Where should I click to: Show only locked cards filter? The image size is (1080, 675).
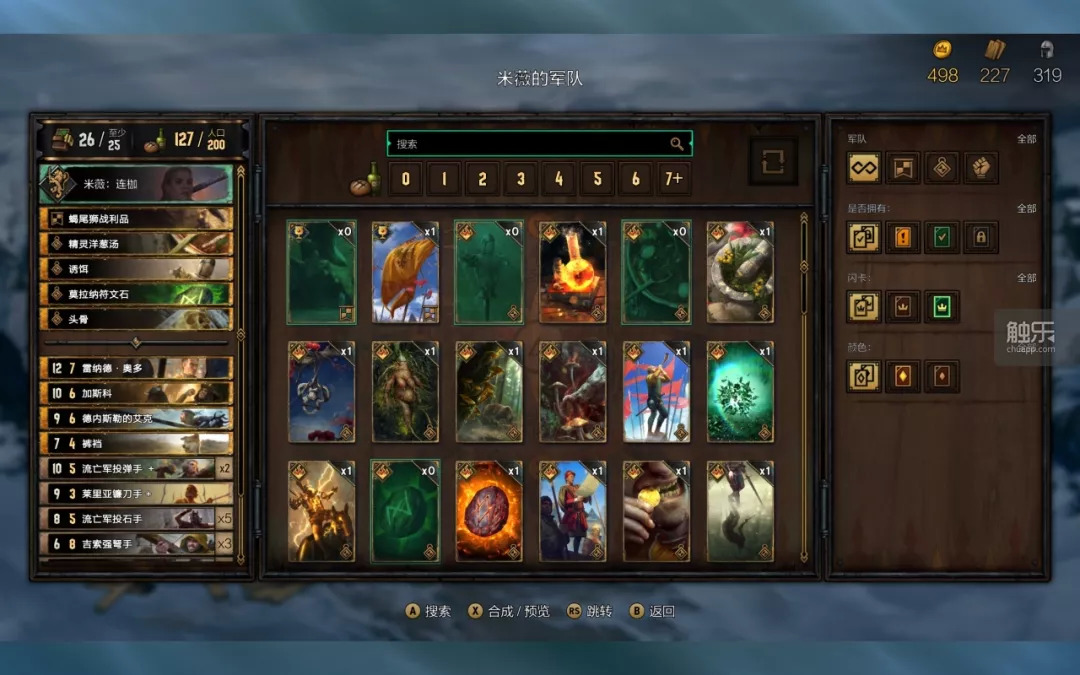tap(981, 237)
